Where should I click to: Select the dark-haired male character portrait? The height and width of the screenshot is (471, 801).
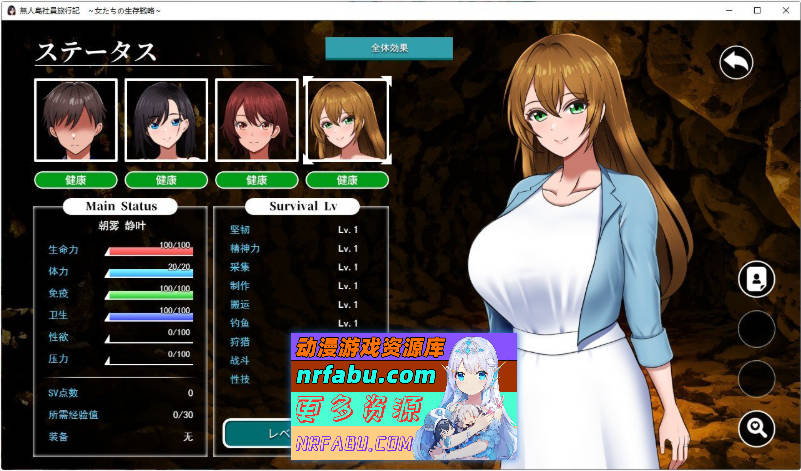point(76,120)
